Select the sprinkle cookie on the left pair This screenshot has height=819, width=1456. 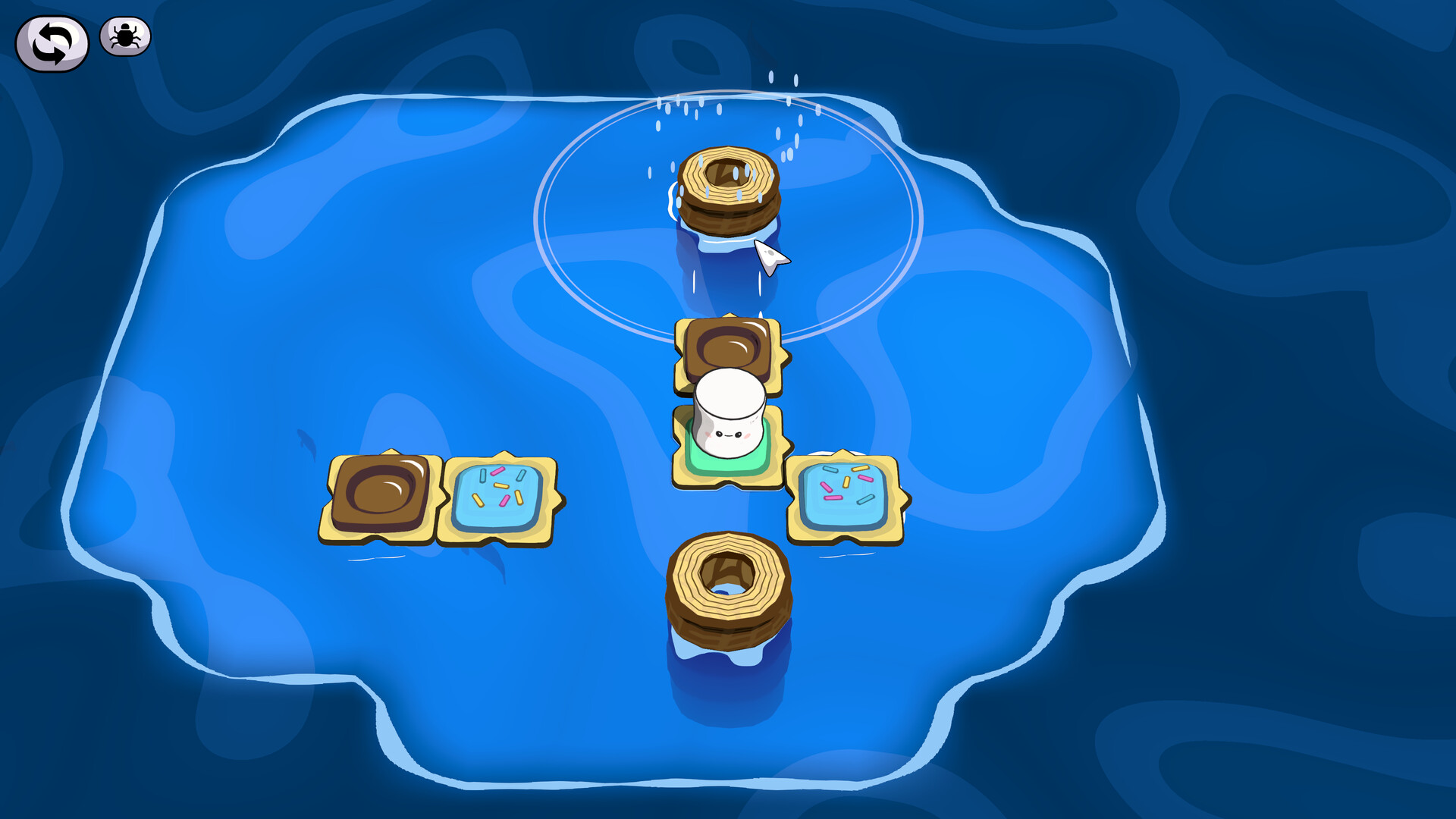(x=500, y=497)
